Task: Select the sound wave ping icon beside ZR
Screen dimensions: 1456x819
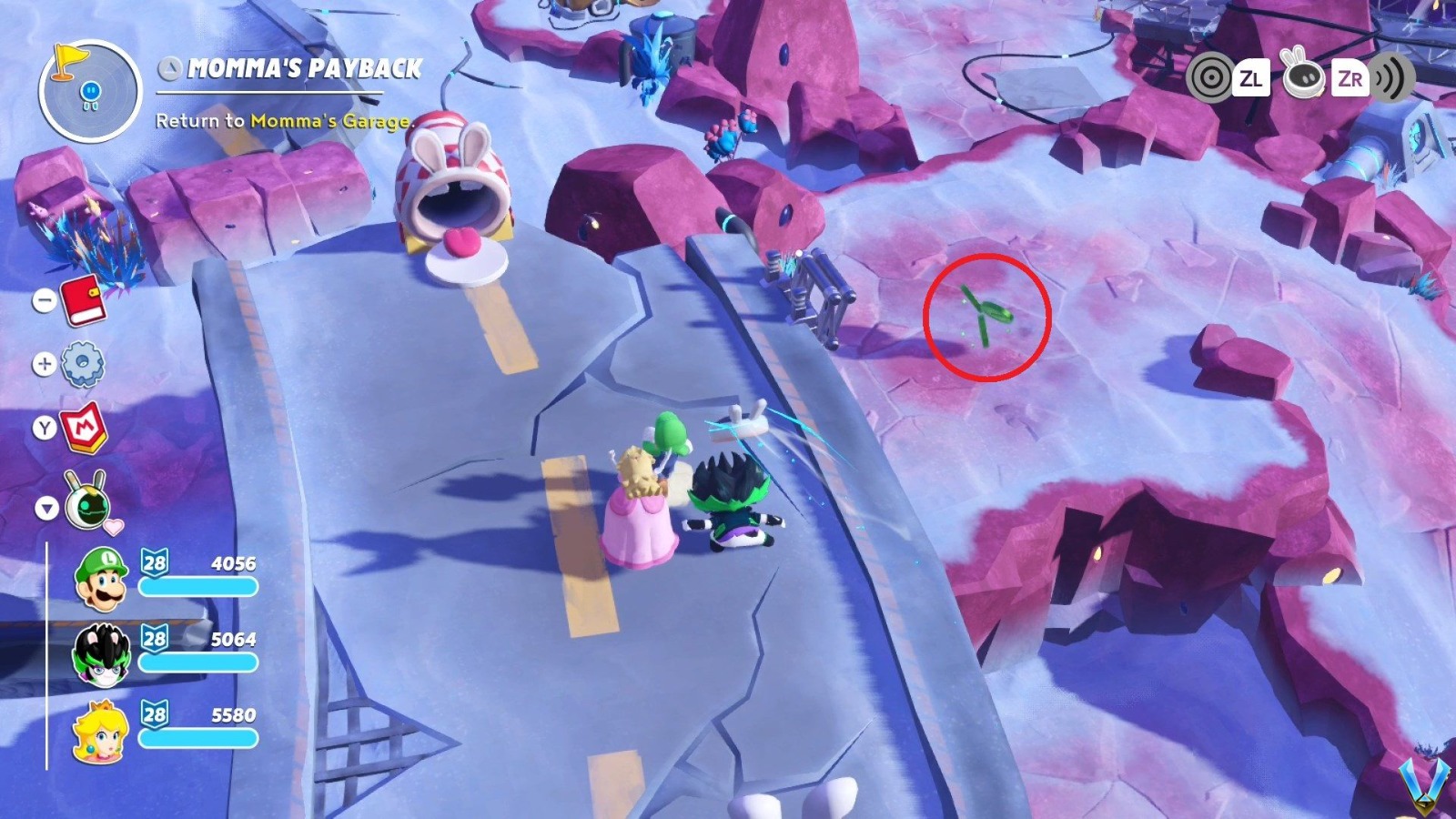Action: point(1393,79)
